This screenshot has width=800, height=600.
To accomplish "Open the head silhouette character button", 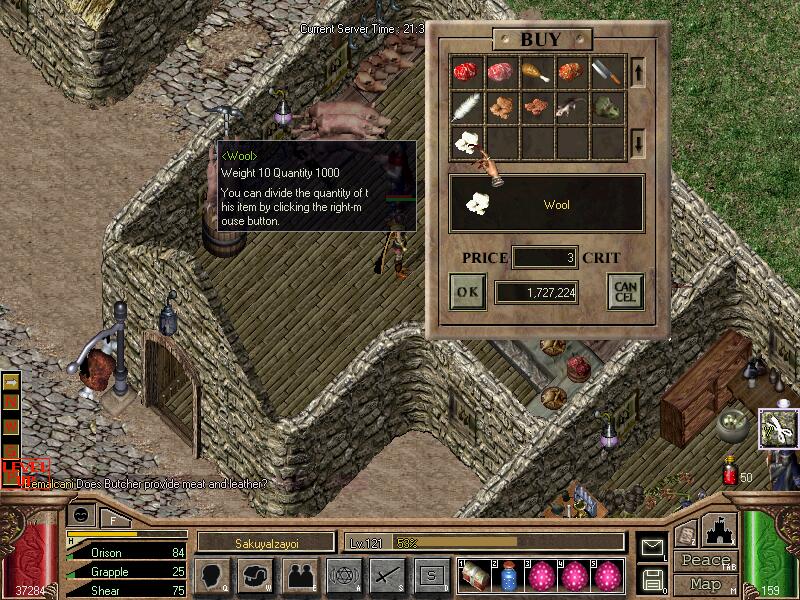I will 213,575.
